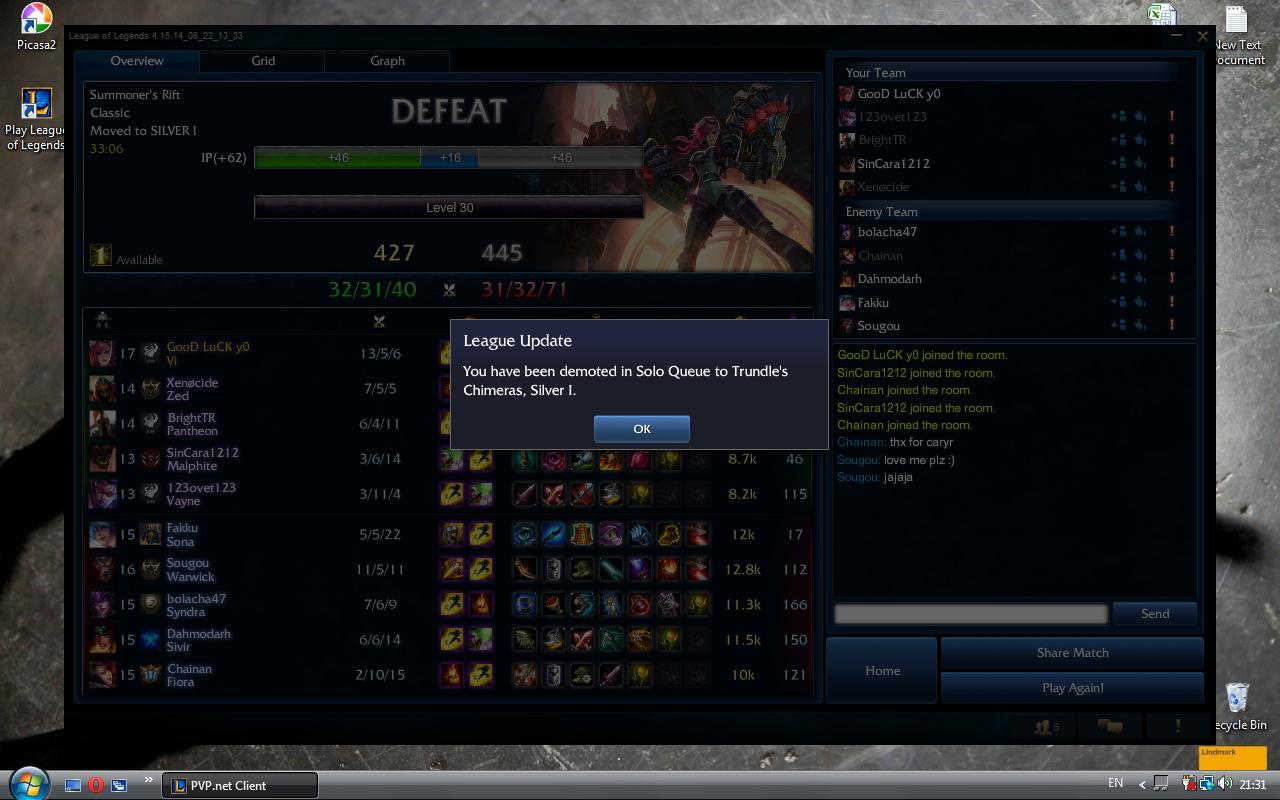This screenshot has width=1280, height=800.
Task: Confirm the League Update dialog with OK
Action: [641, 429]
